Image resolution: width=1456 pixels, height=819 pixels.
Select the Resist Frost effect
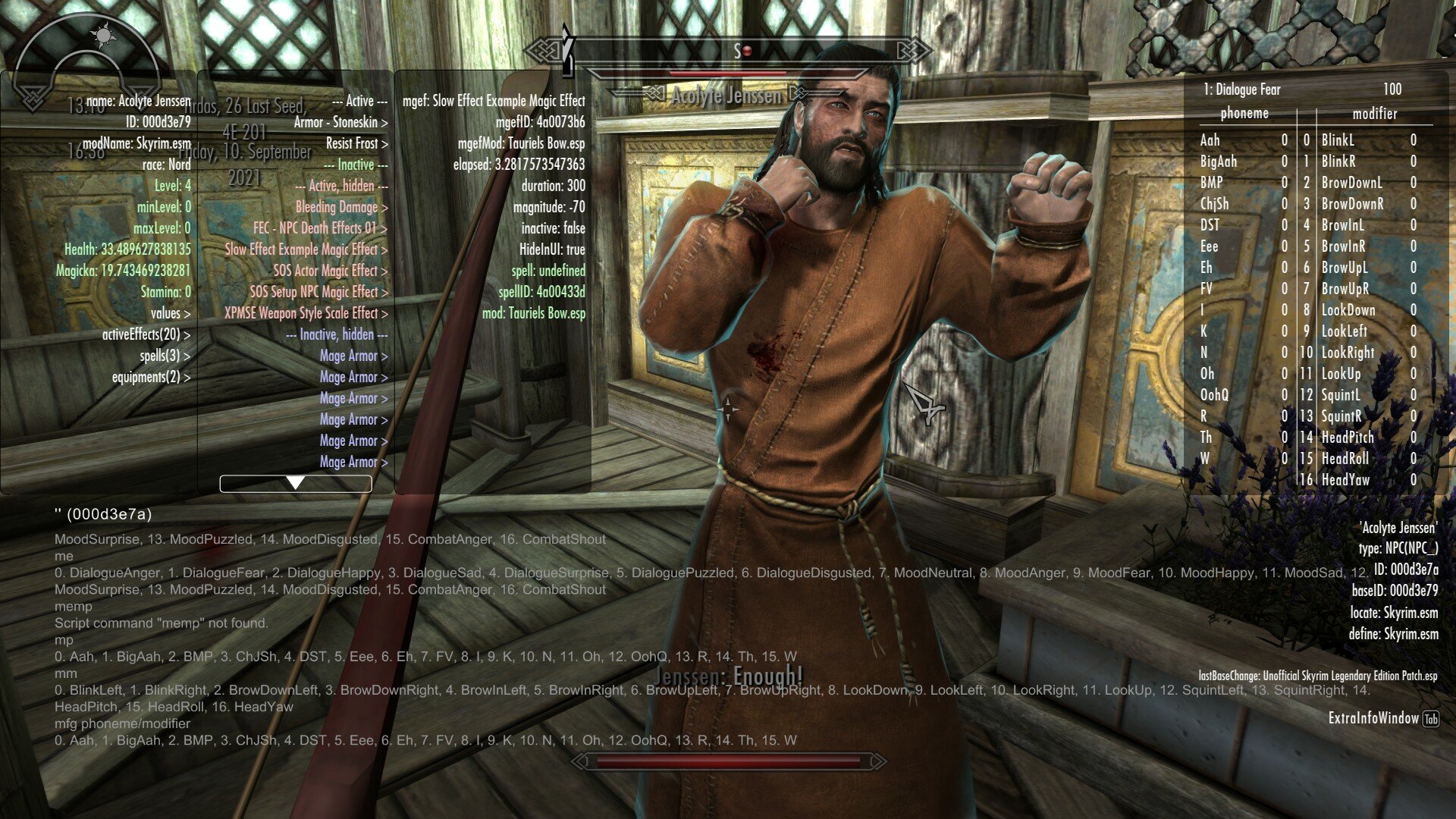356,143
